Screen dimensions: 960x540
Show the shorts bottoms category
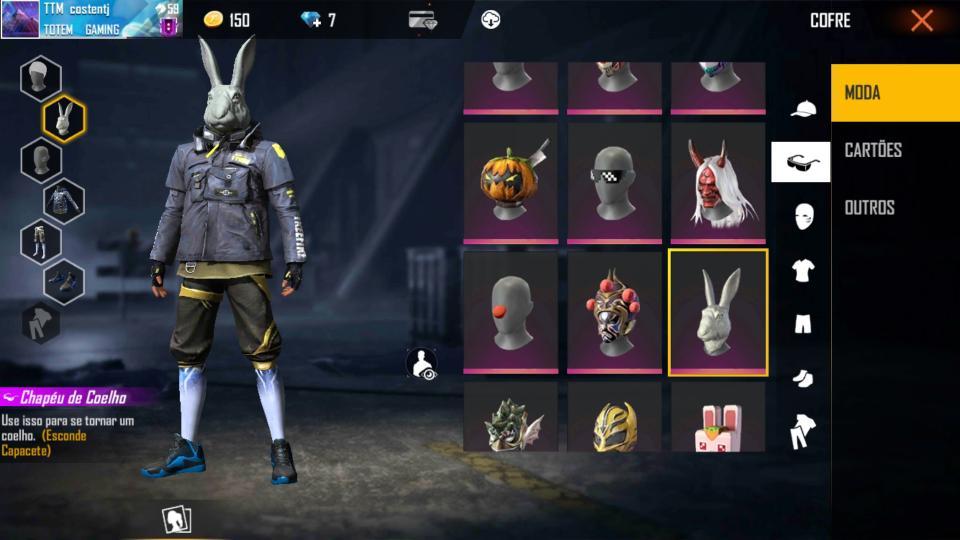tap(802, 323)
